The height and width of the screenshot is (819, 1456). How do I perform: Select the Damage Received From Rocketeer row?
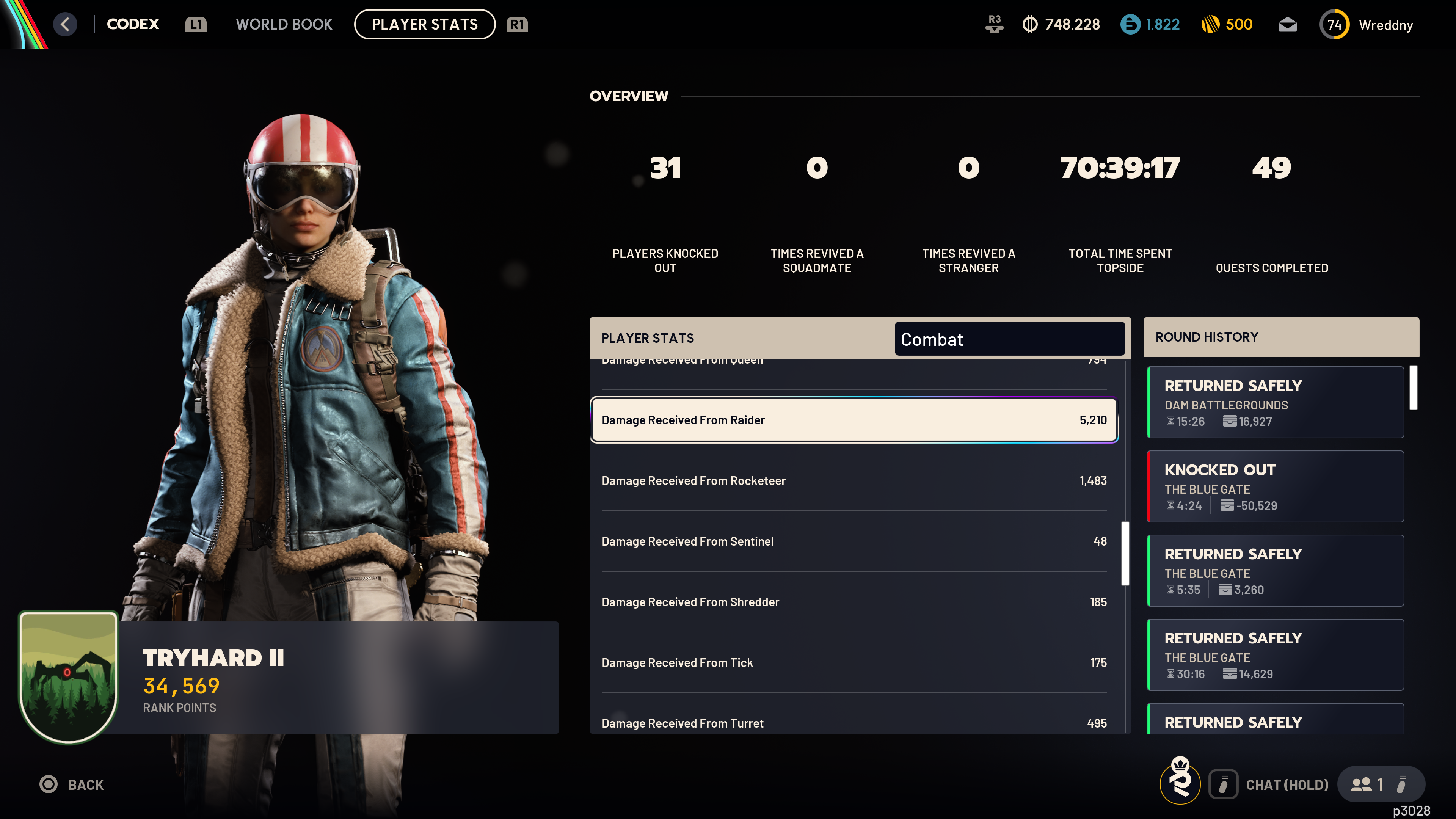tap(854, 480)
